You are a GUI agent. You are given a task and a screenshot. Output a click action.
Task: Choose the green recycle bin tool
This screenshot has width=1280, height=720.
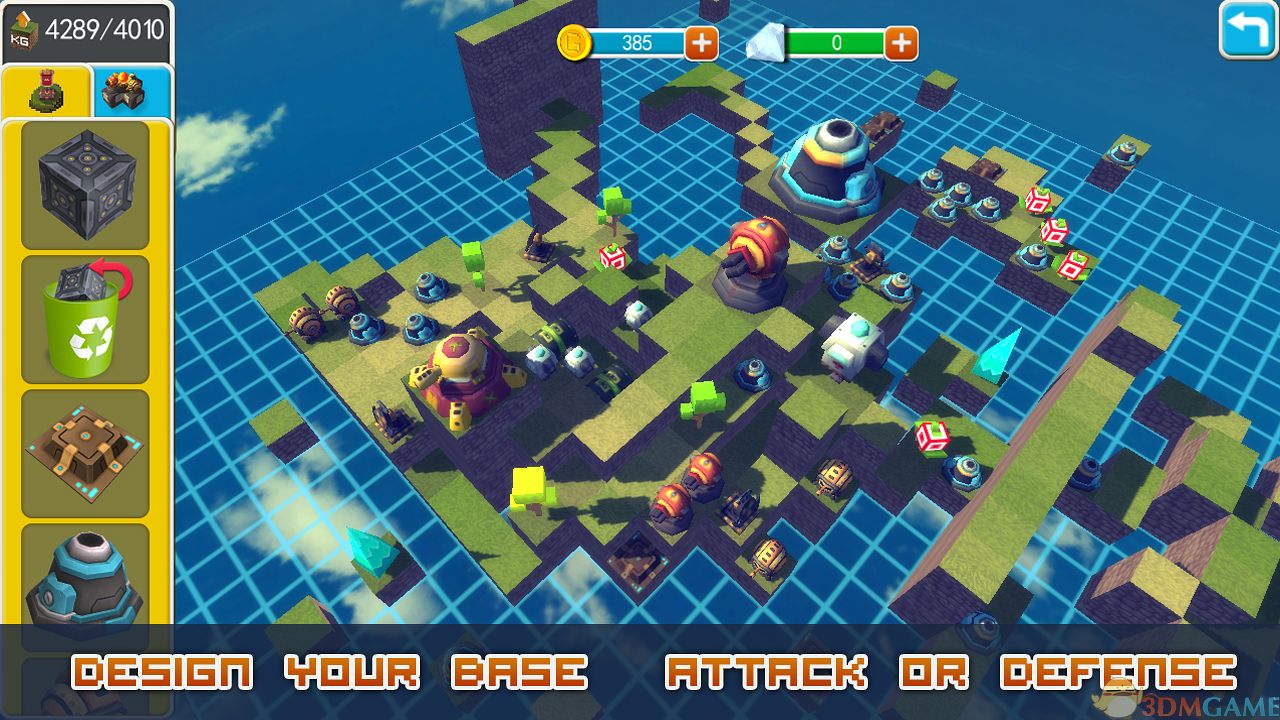coord(85,319)
